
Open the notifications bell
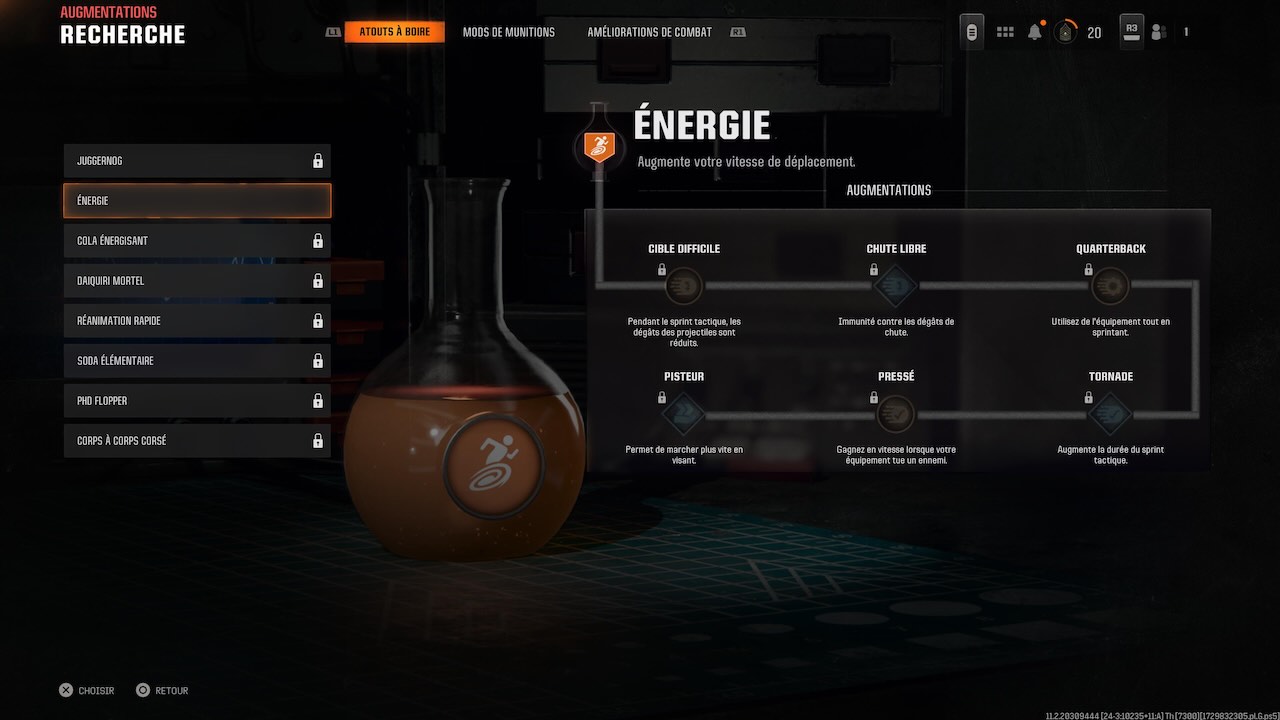[x=1035, y=32]
